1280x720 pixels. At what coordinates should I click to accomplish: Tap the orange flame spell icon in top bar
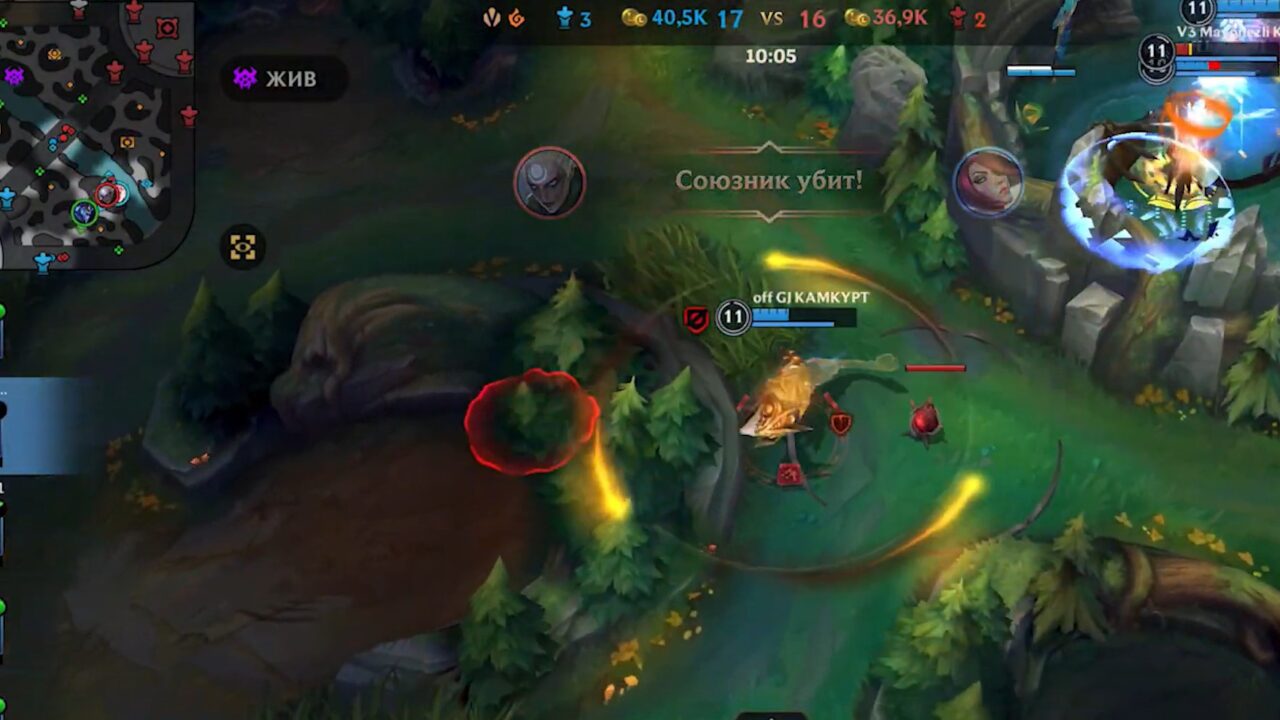(516, 16)
